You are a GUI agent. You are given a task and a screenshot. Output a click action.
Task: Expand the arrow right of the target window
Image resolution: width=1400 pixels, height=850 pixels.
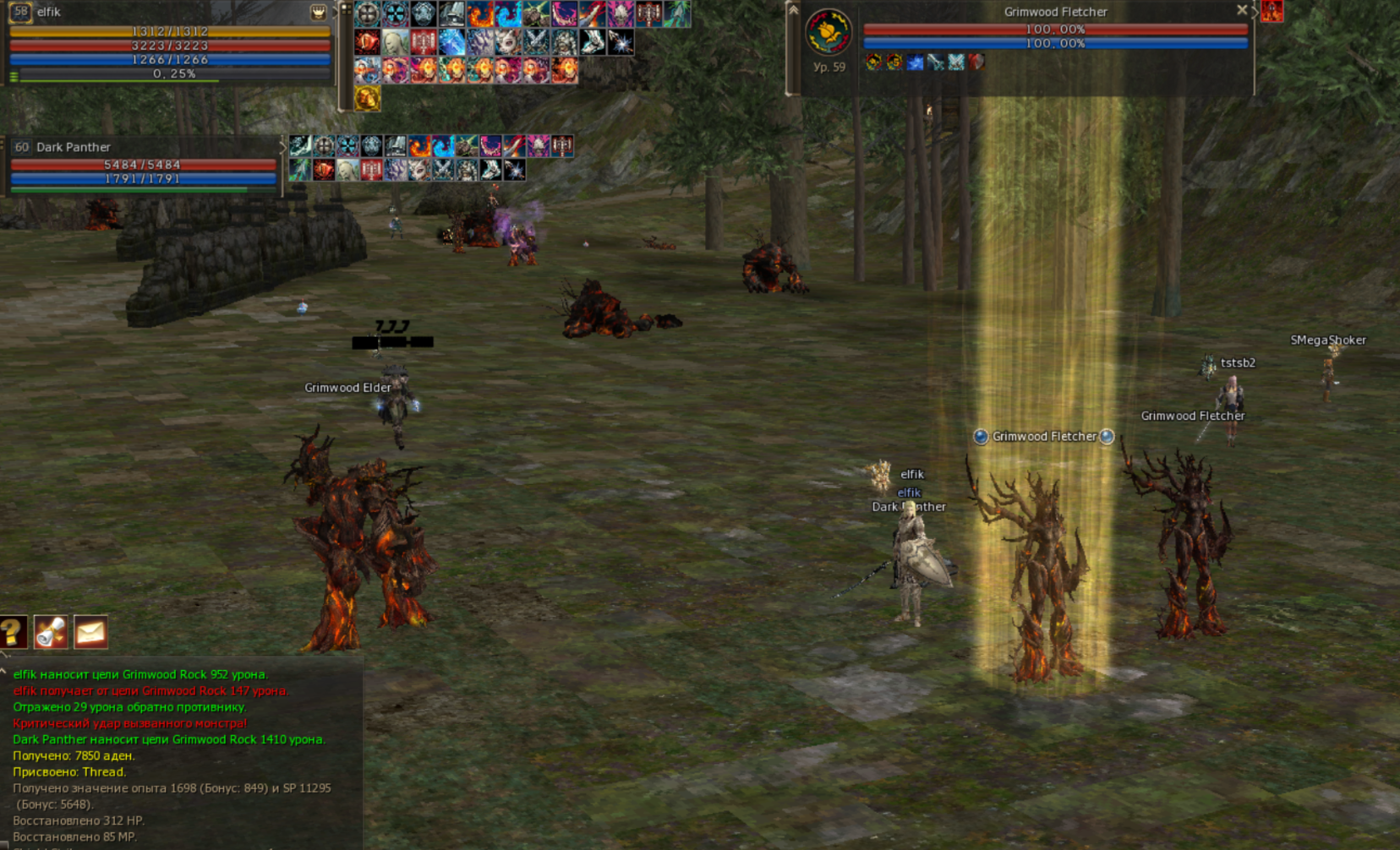pos(1255,12)
